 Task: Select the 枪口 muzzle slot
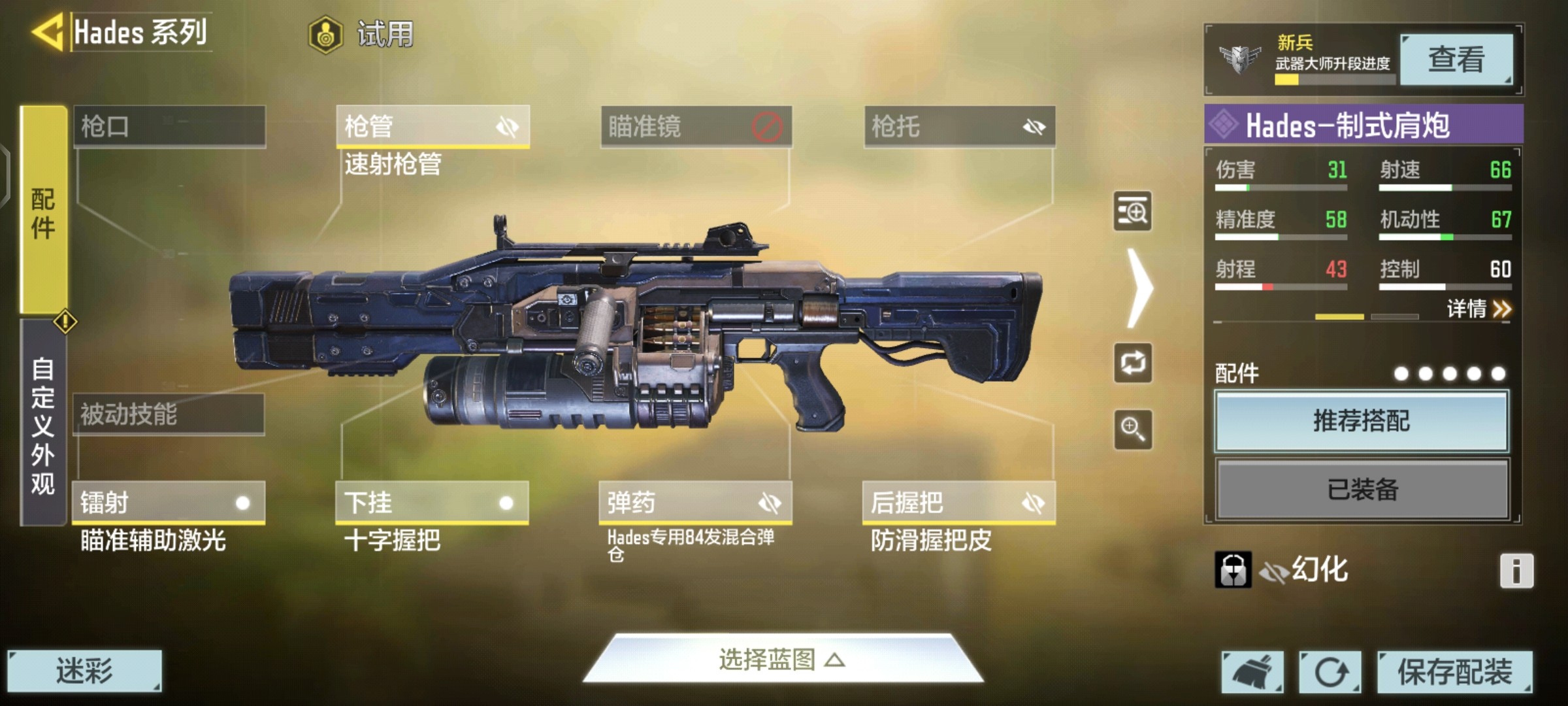169,126
